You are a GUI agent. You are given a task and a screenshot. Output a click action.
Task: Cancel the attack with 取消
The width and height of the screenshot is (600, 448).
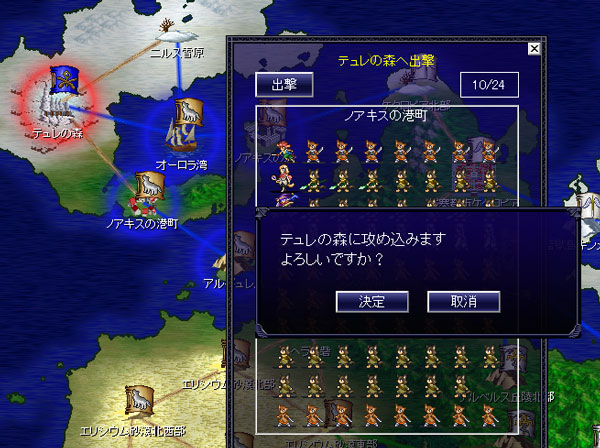click(x=463, y=300)
